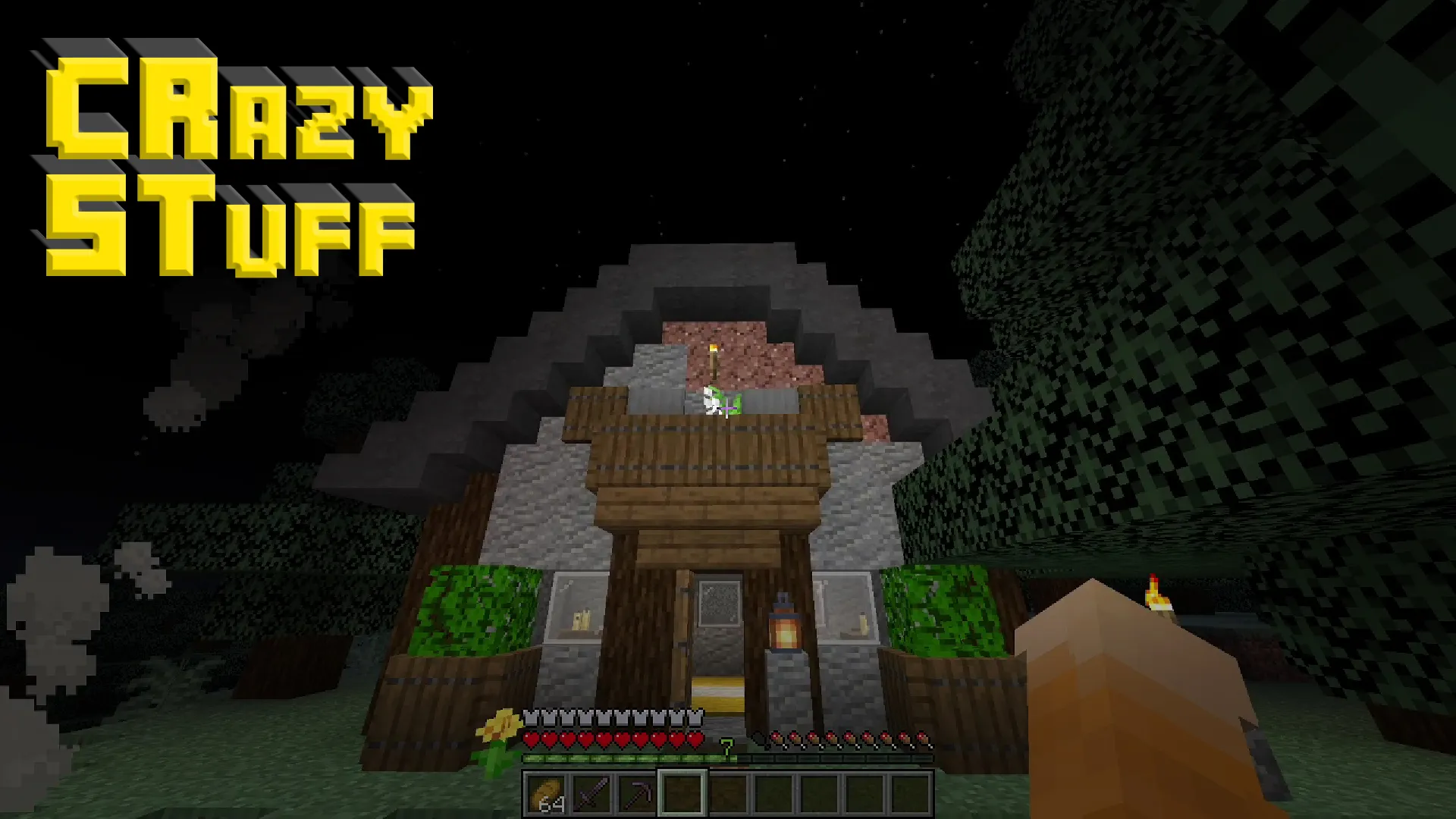
Task: Select the bread stack in the hotbar
Action: tap(544, 792)
